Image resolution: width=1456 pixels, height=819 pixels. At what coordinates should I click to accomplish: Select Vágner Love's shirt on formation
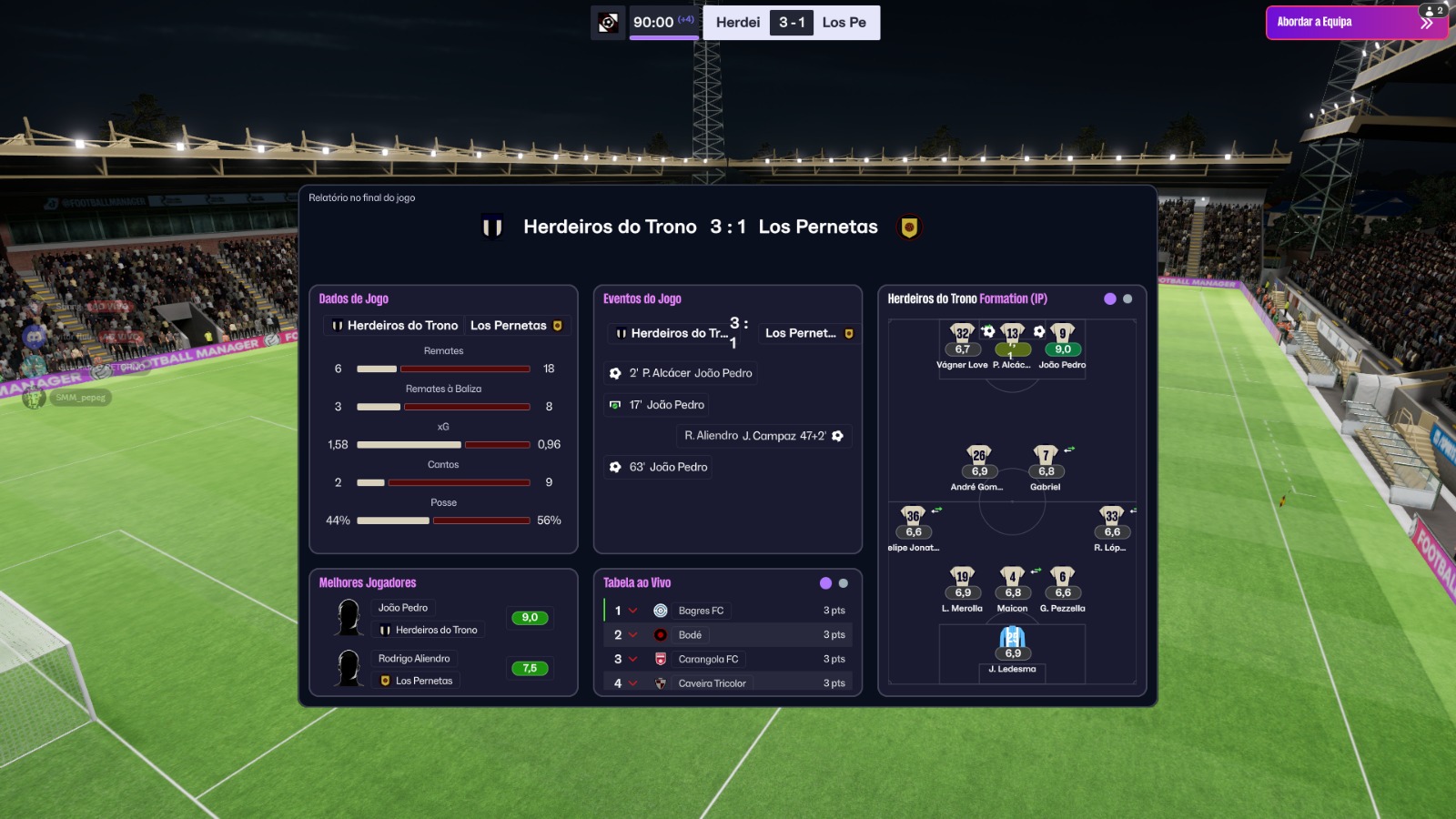[962, 334]
